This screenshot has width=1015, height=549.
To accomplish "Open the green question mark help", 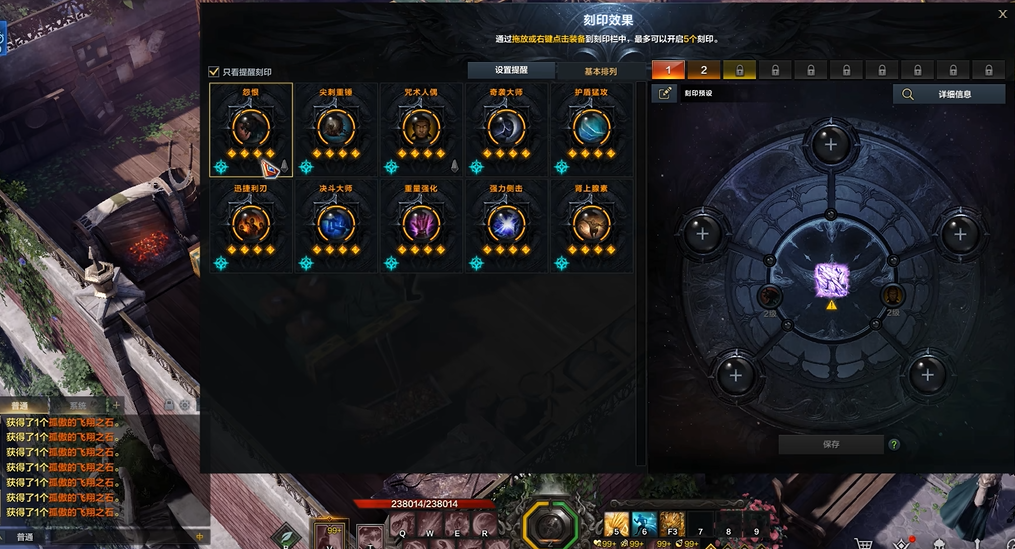I will [x=894, y=445].
